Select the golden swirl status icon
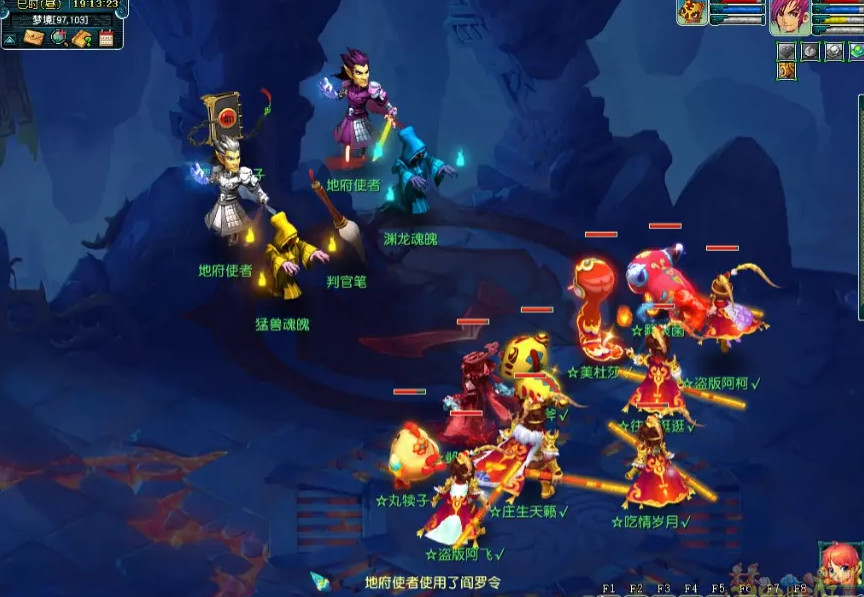864x597 pixels. 786,70
